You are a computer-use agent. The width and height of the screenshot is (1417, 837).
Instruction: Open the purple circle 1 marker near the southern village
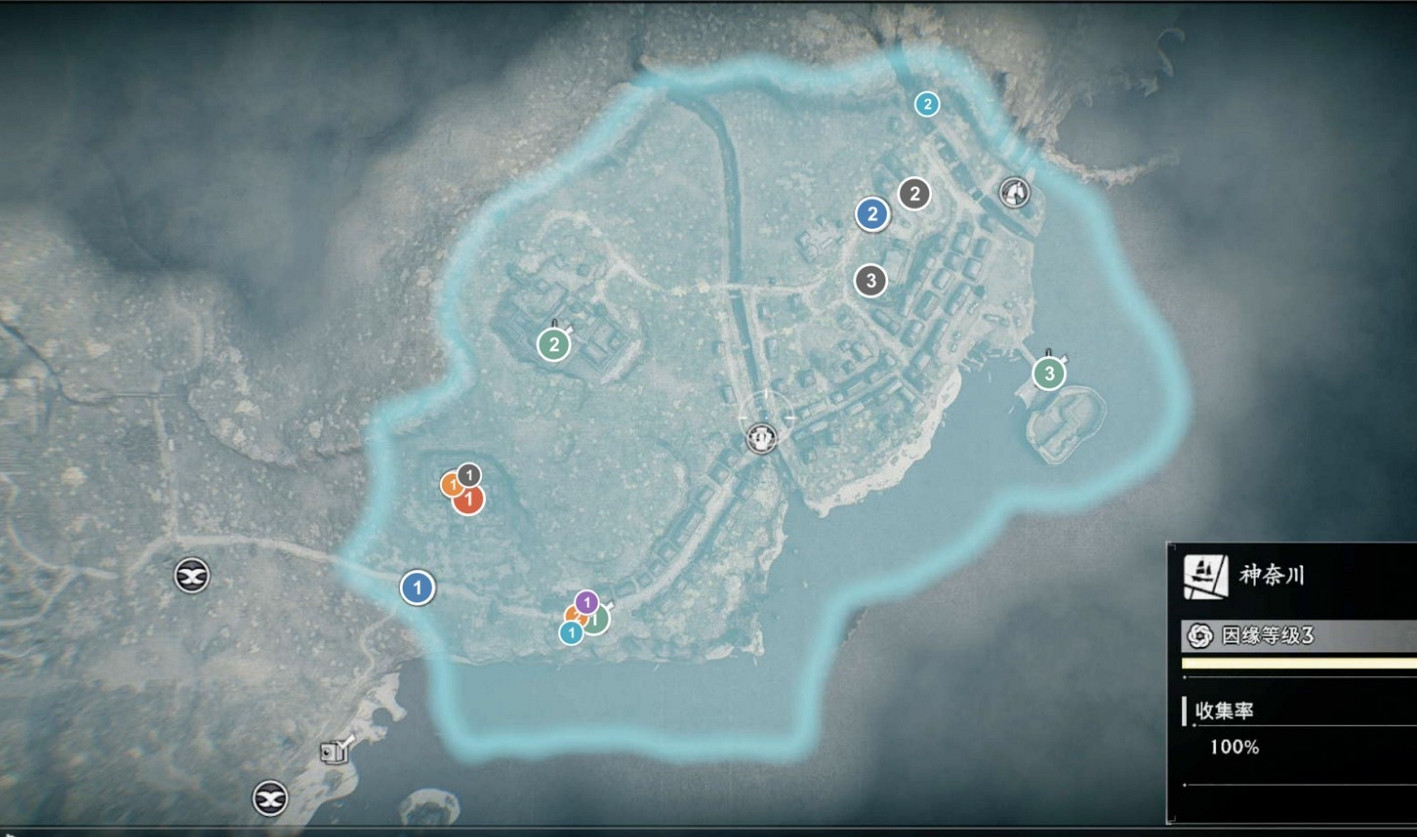point(585,604)
